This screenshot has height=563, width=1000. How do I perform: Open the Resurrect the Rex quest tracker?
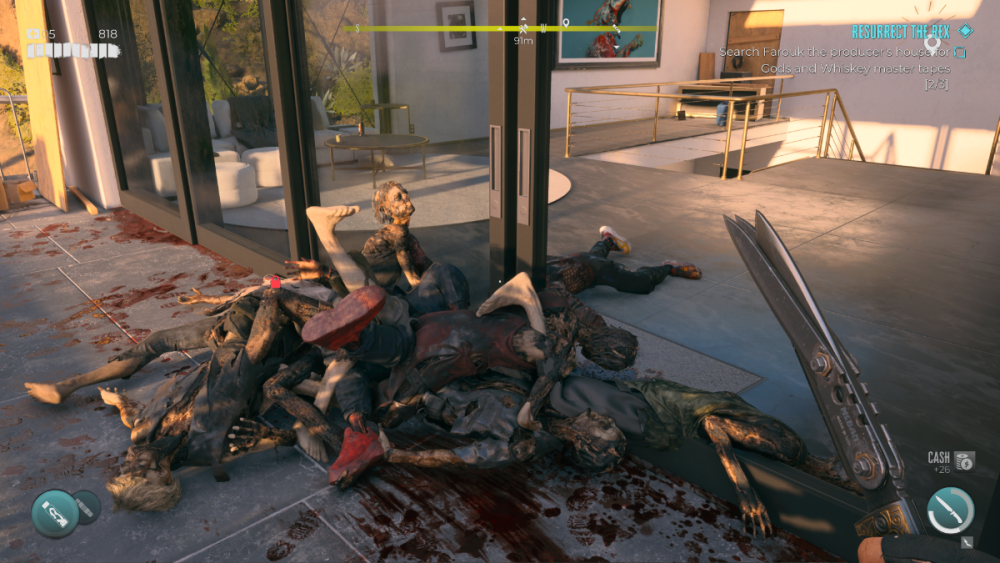point(899,32)
